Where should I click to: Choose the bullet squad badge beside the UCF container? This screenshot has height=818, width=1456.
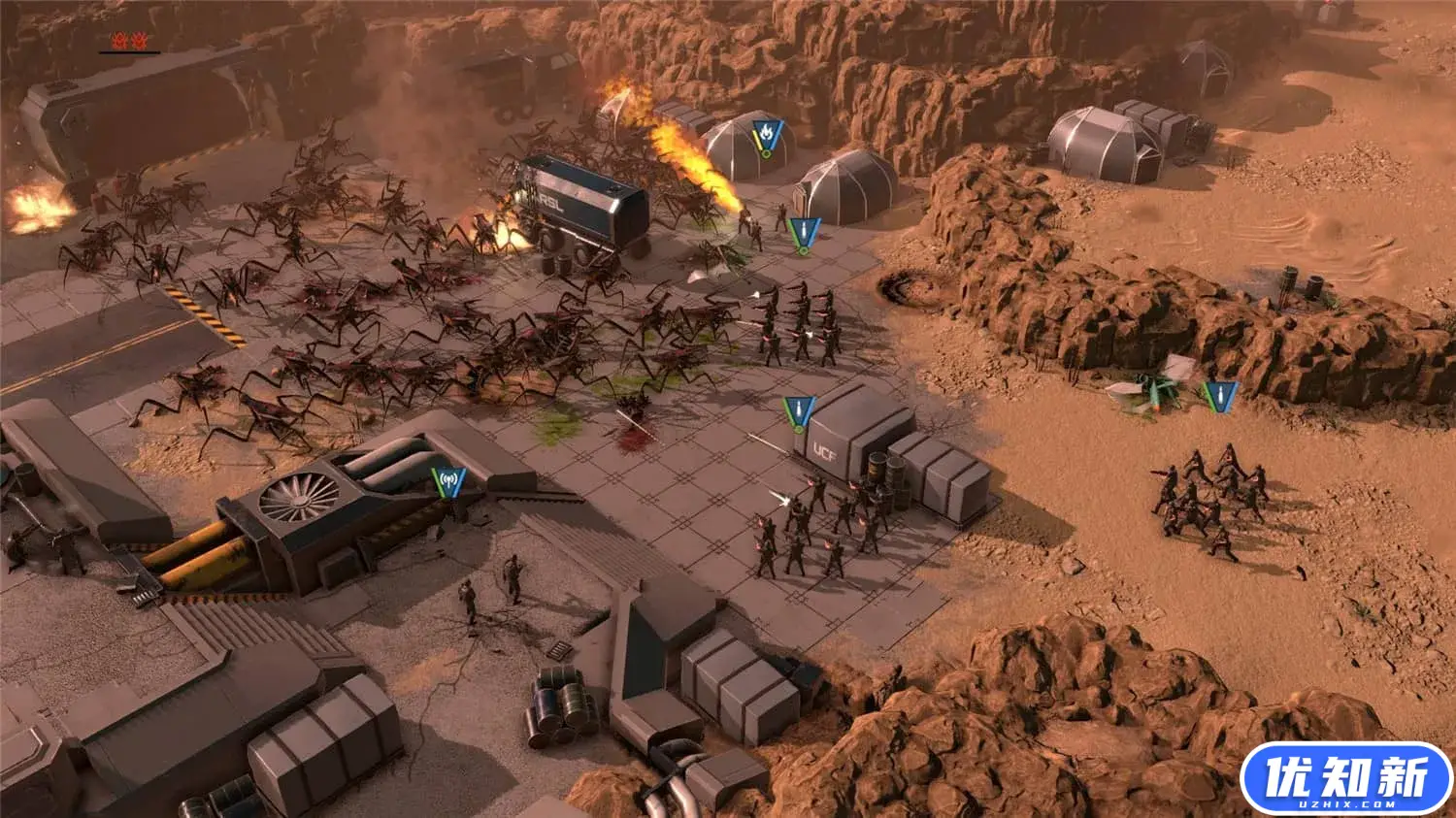(x=799, y=411)
